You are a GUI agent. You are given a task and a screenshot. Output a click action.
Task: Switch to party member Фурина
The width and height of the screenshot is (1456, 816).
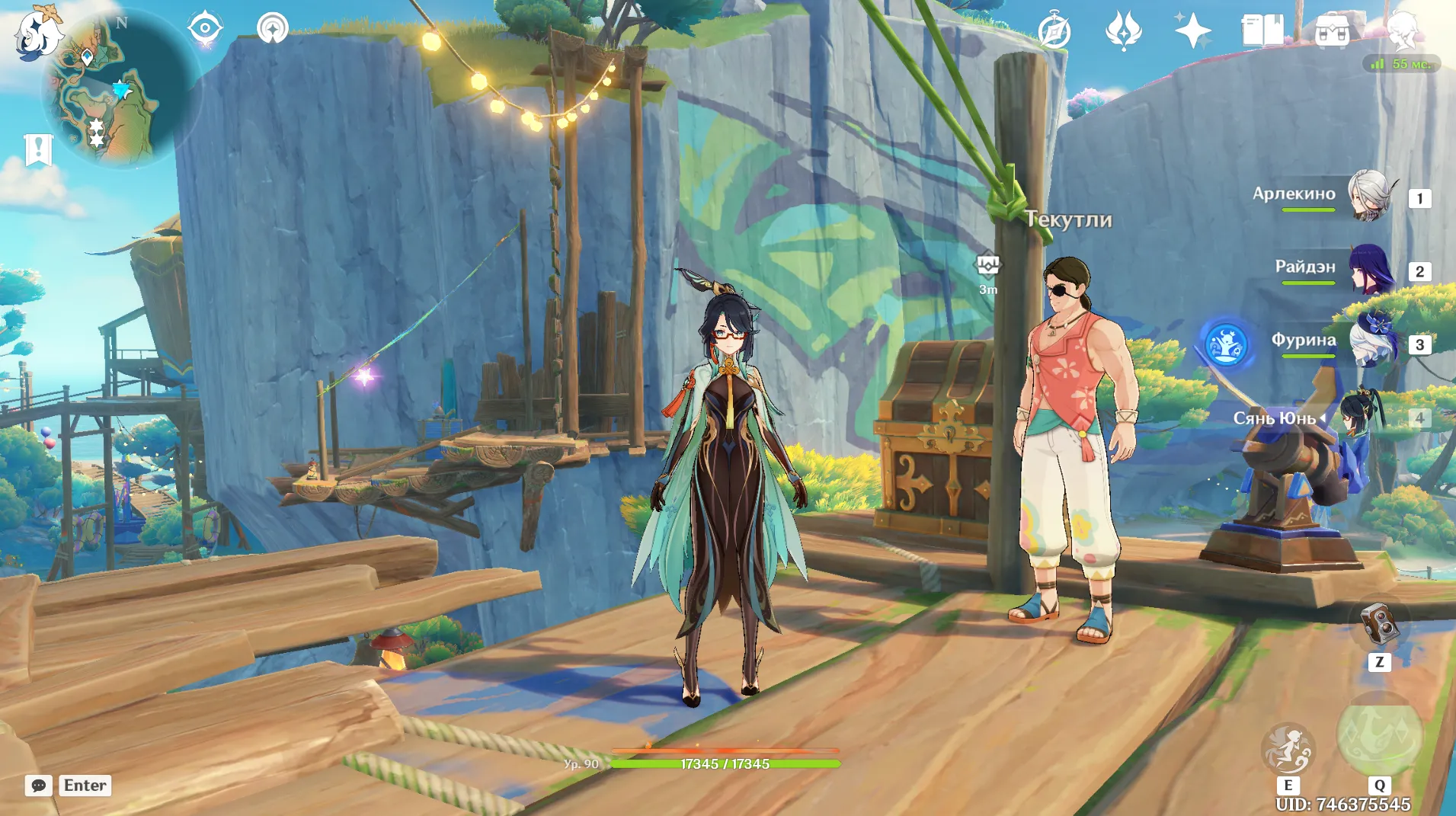point(1370,343)
